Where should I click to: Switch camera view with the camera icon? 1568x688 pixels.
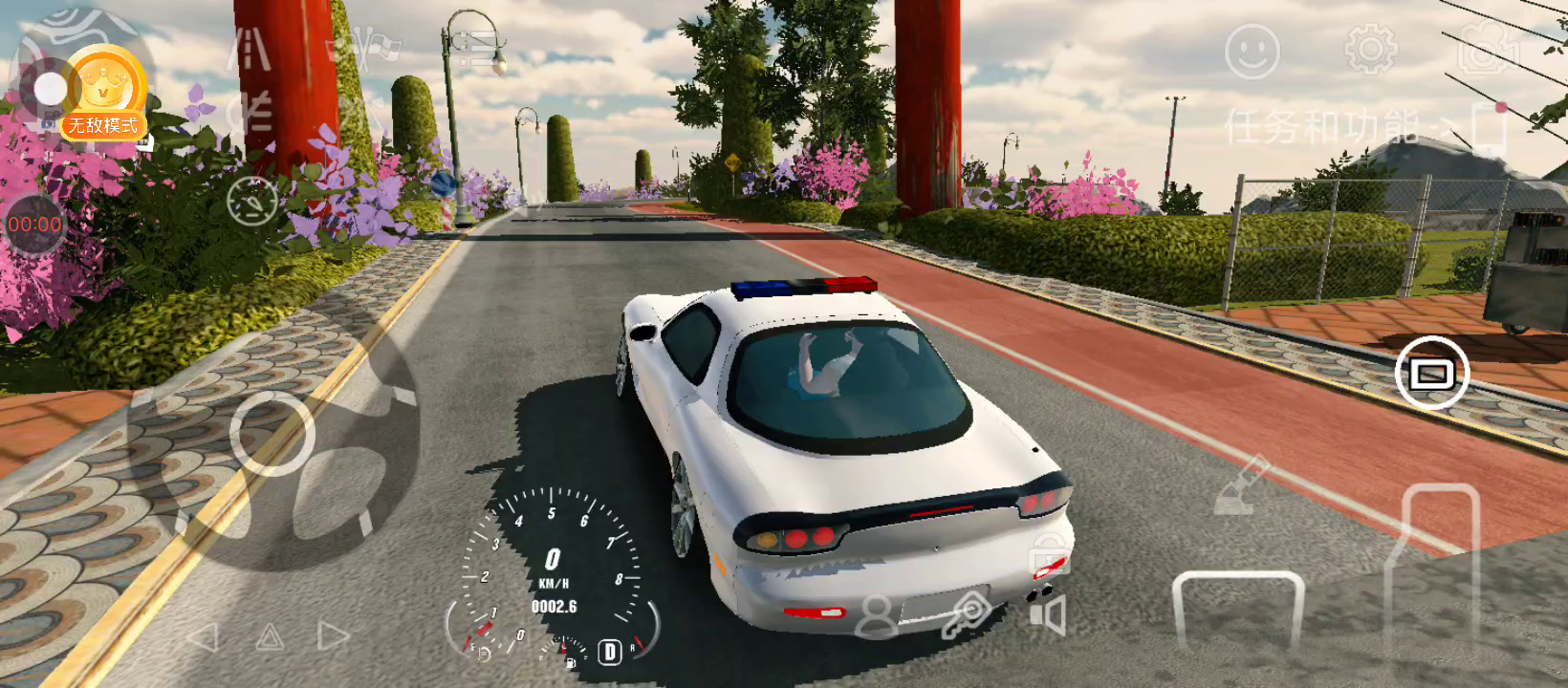tap(1485, 50)
